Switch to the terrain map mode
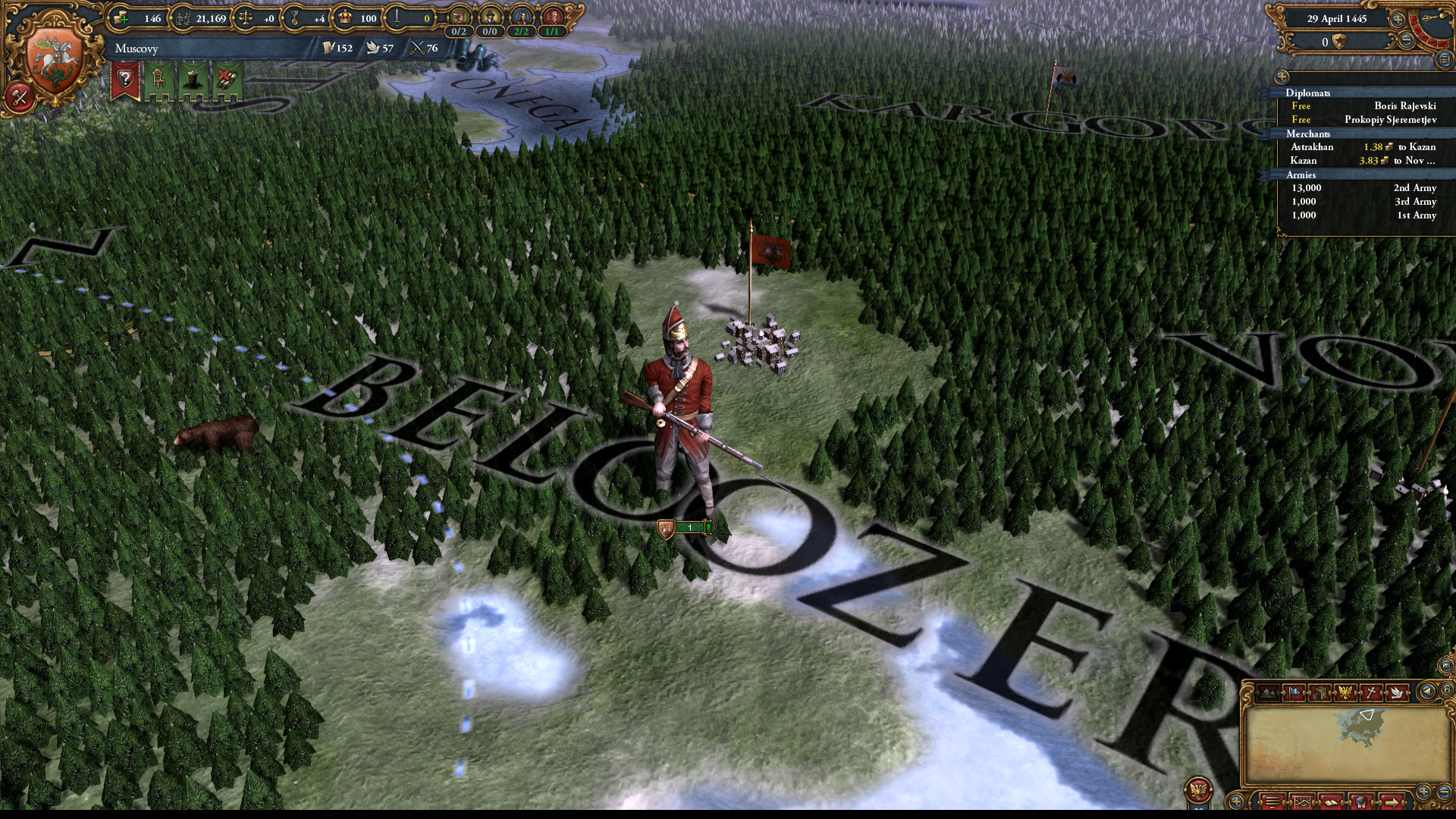The image size is (1456, 819). click(1268, 692)
